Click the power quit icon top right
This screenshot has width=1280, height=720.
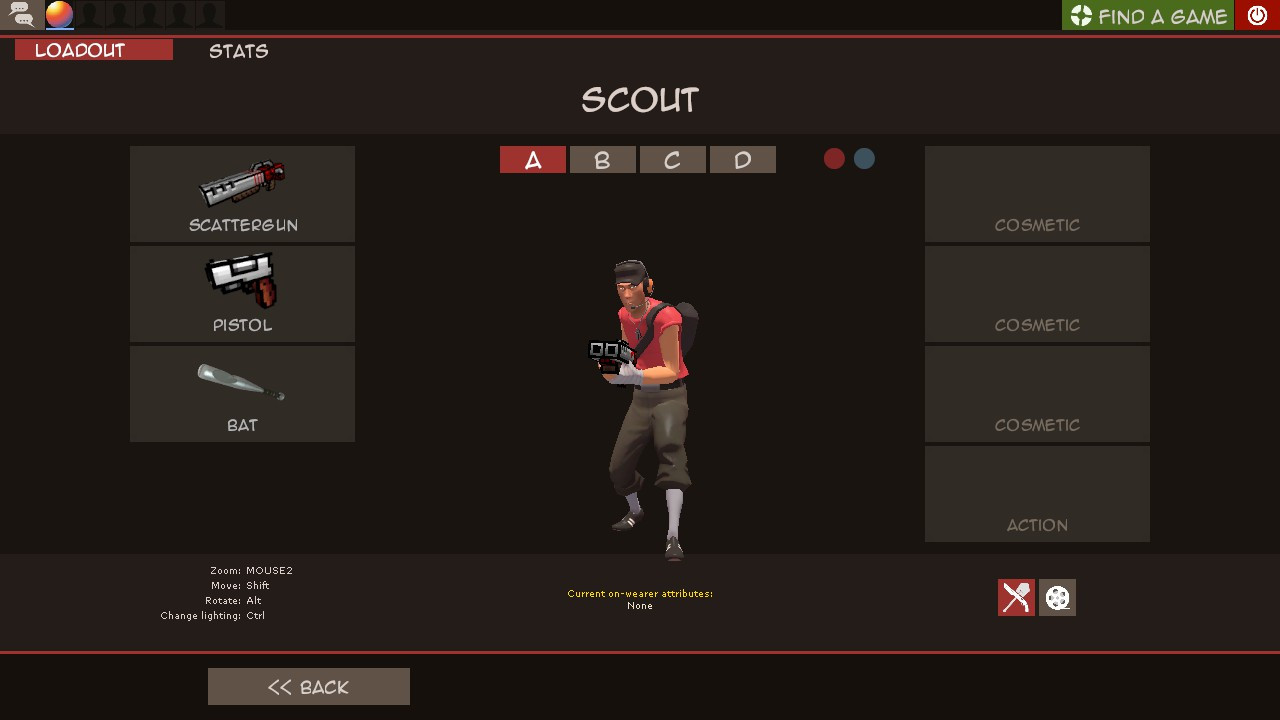1257,15
